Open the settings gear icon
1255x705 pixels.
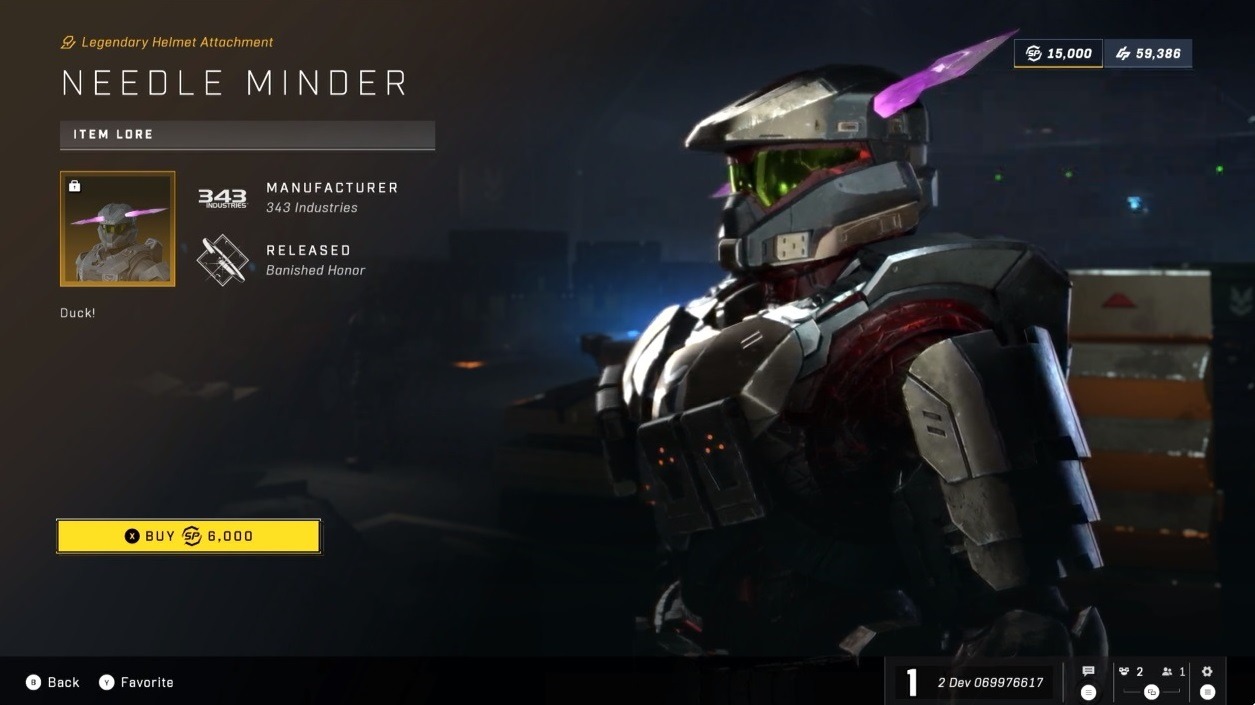pos(1207,673)
